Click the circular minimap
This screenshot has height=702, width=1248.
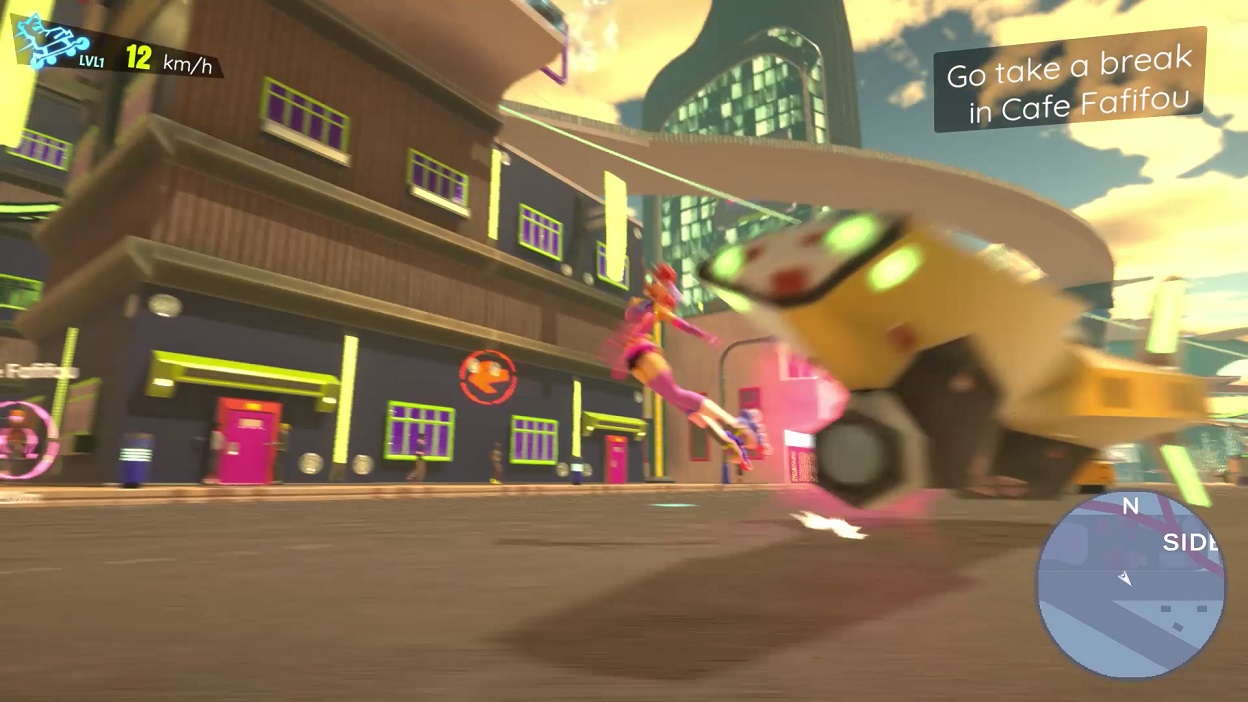[1130, 584]
